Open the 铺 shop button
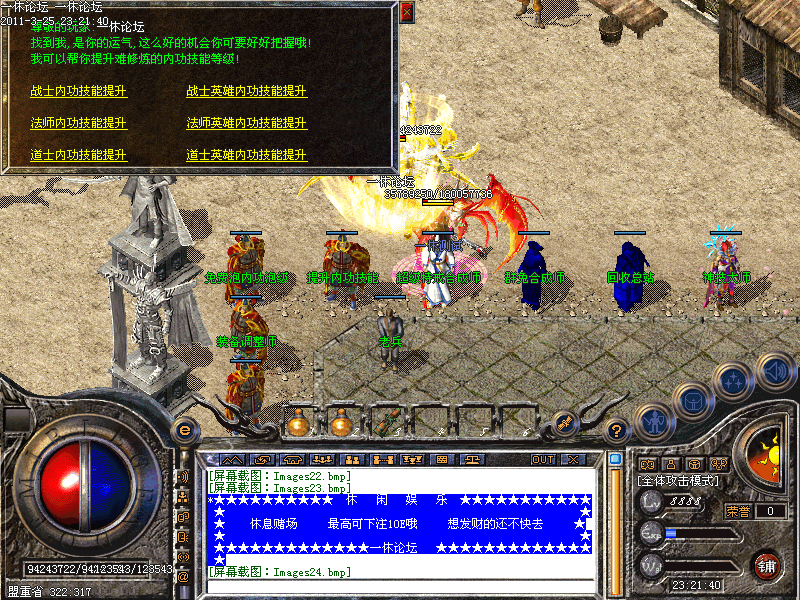 coord(767,565)
